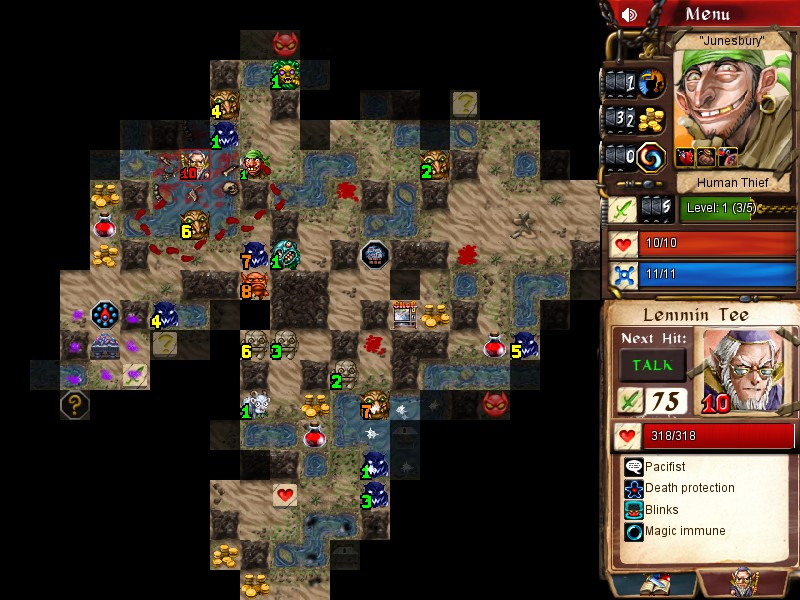This screenshot has width=800, height=600.
Task: Open the Menu at the top
Action: (x=708, y=14)
